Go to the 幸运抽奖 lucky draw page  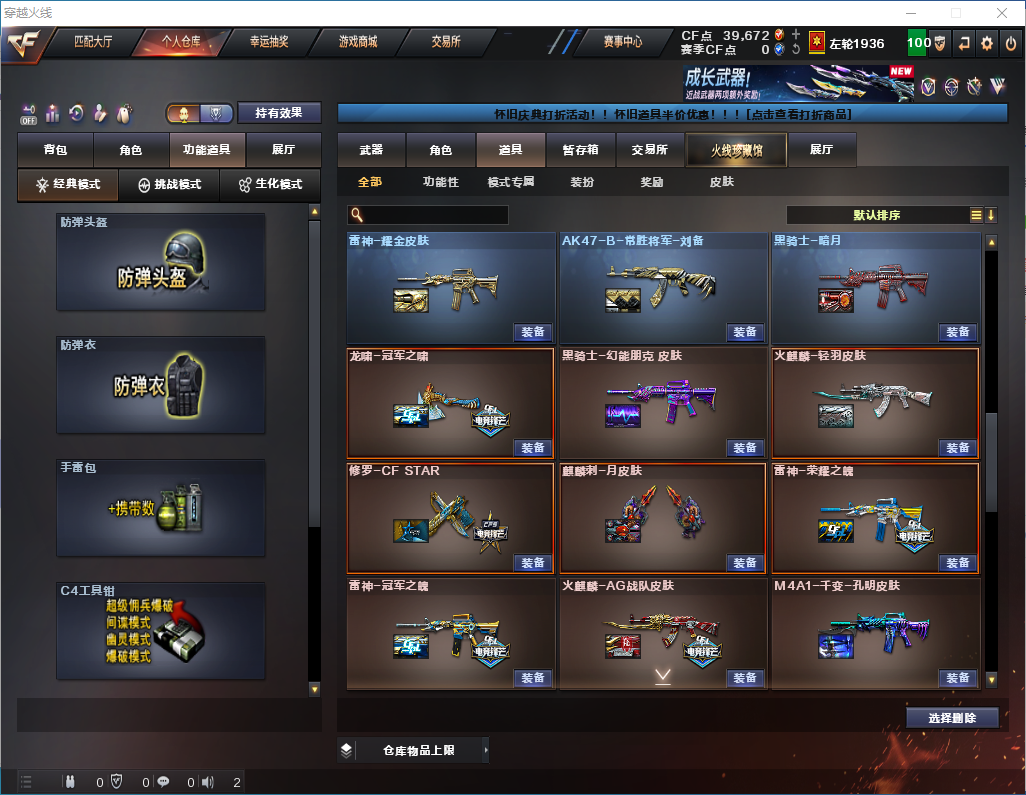(x=268, y=42)
